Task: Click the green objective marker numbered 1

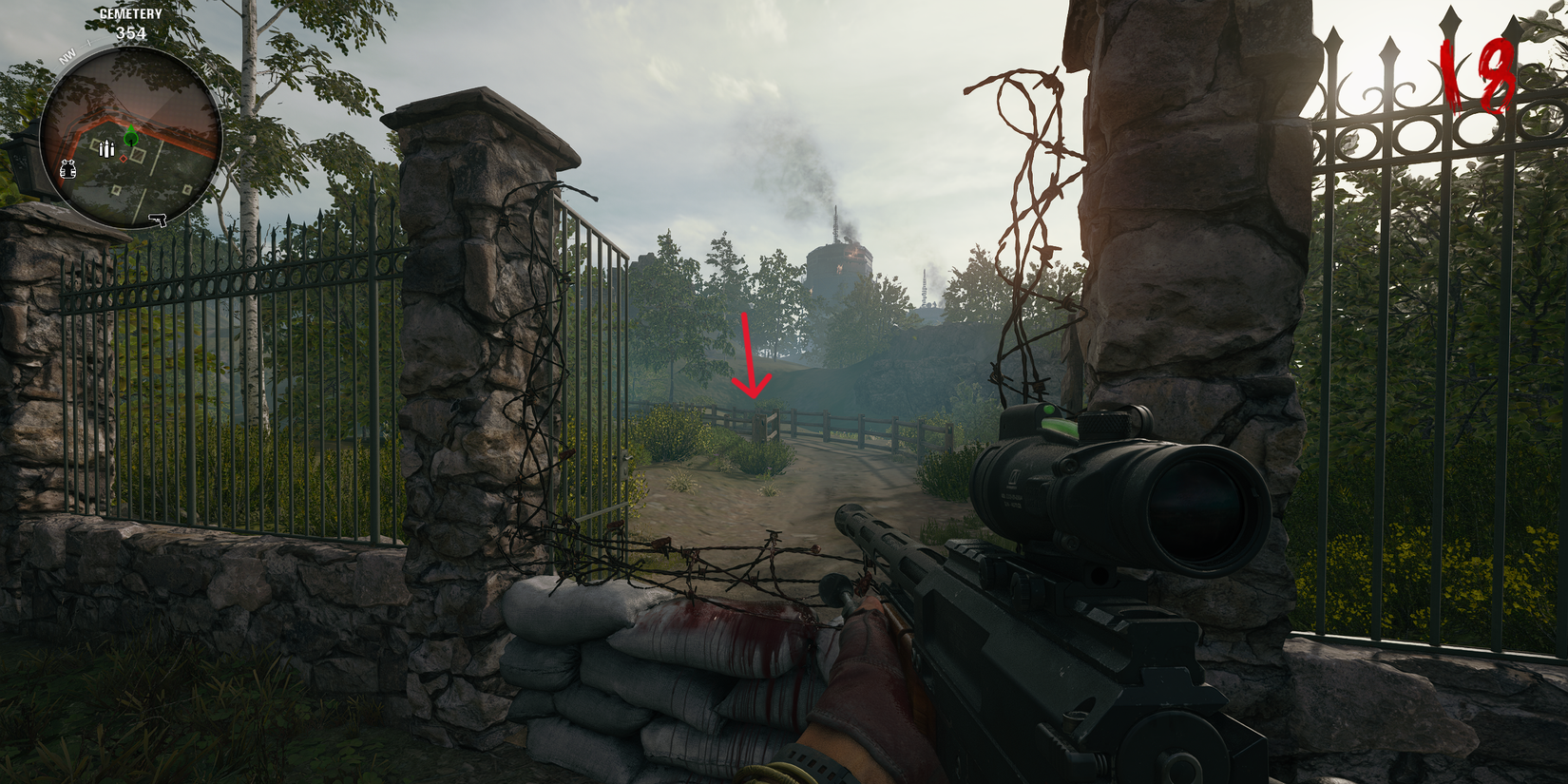Action: pyautogui.click(x=131, y=139)
